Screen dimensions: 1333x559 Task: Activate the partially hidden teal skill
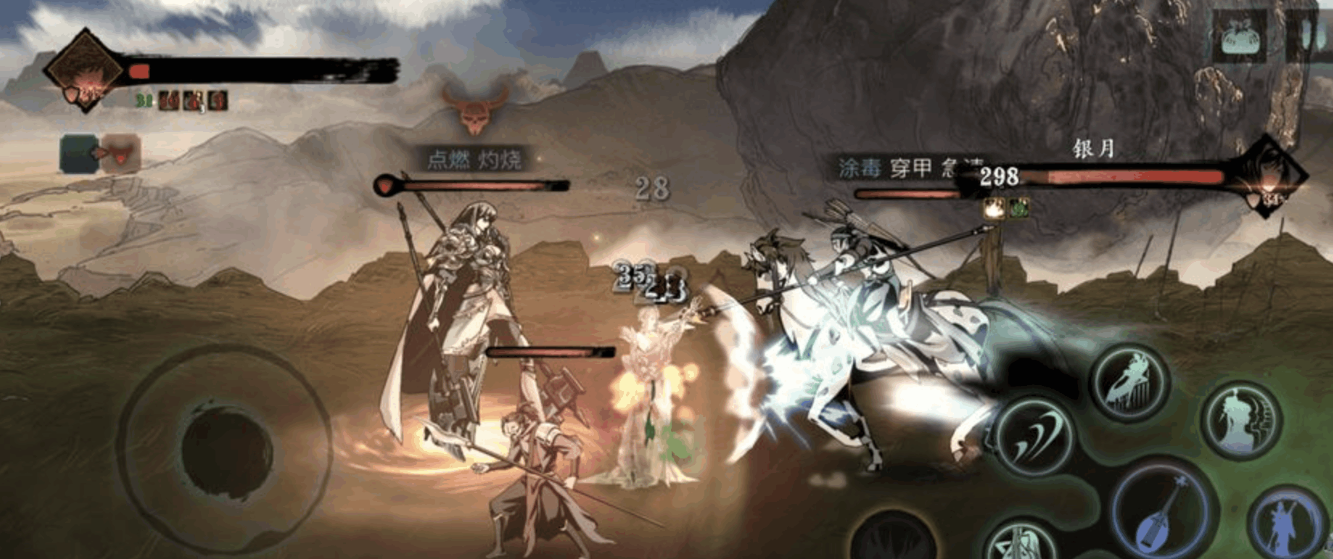[1022, 543]
